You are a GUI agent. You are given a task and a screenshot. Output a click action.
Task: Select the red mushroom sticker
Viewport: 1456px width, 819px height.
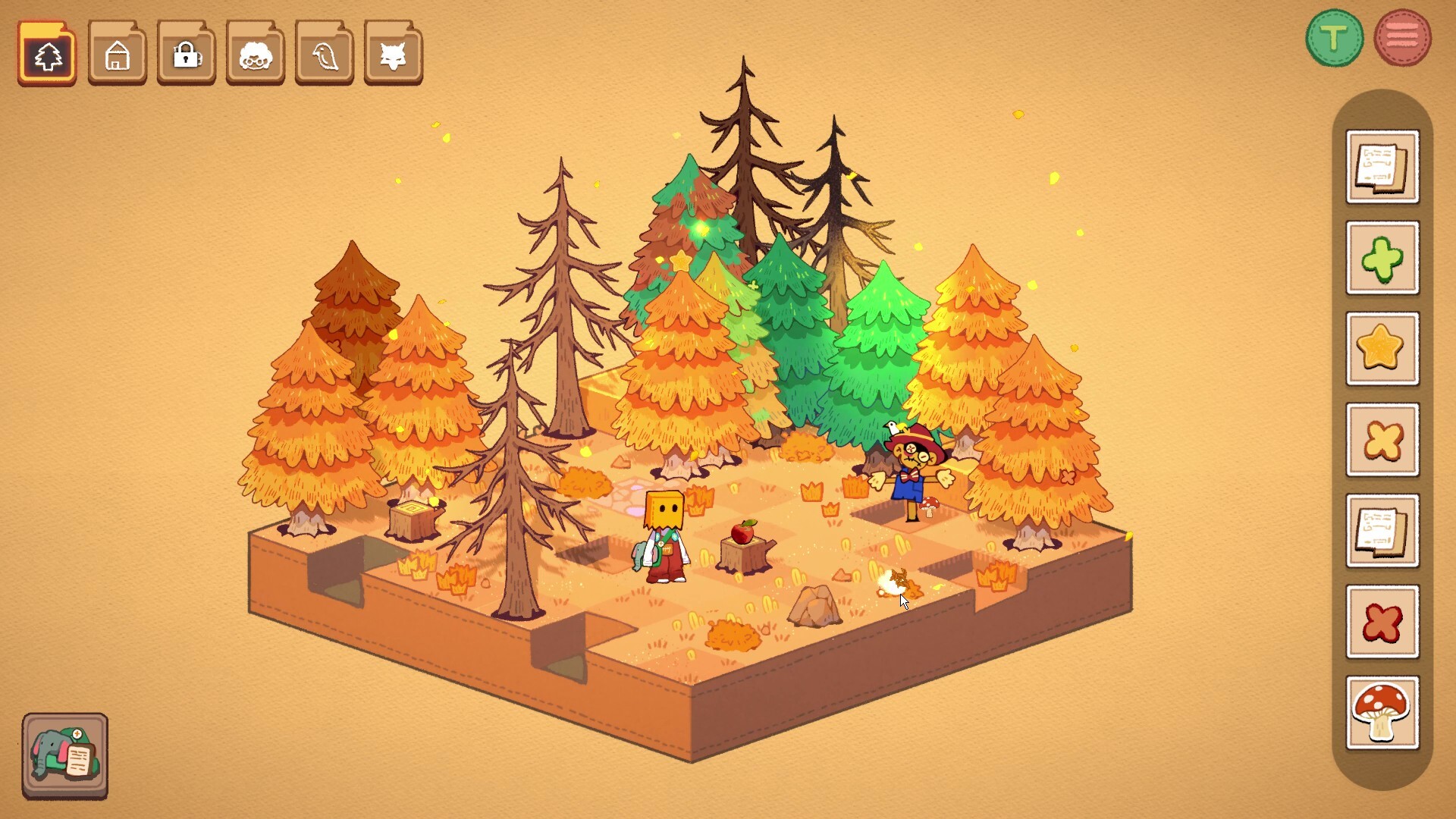[x=1382, y=711]
